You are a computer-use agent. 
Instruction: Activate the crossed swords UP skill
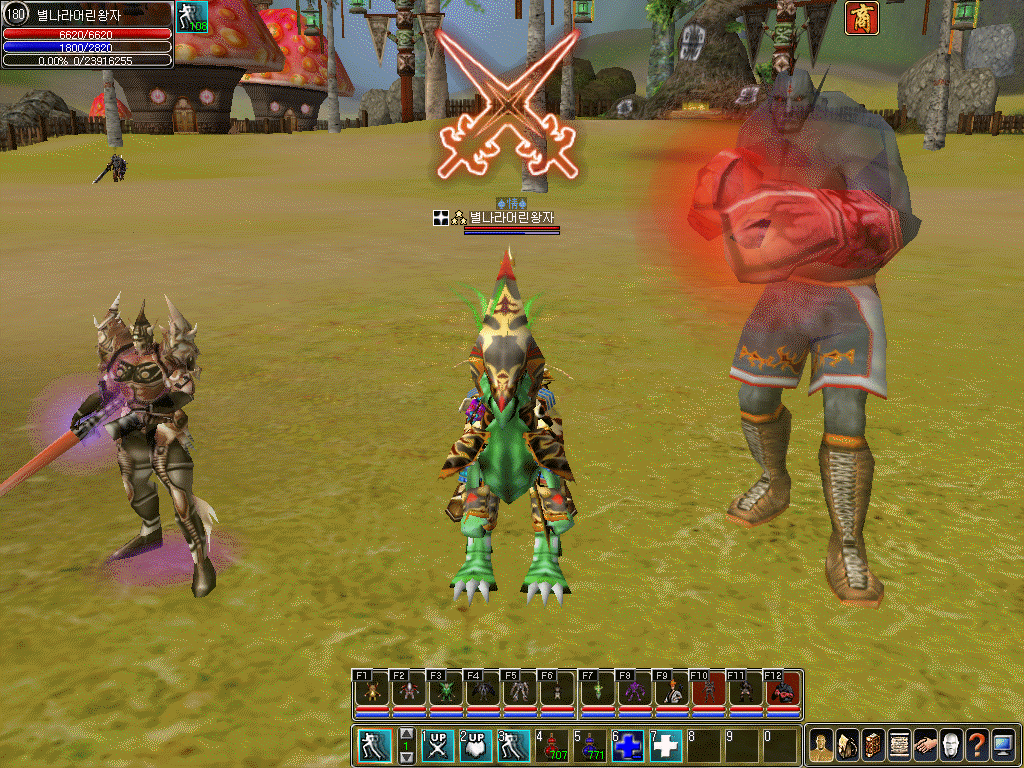[x=437, y=746]
